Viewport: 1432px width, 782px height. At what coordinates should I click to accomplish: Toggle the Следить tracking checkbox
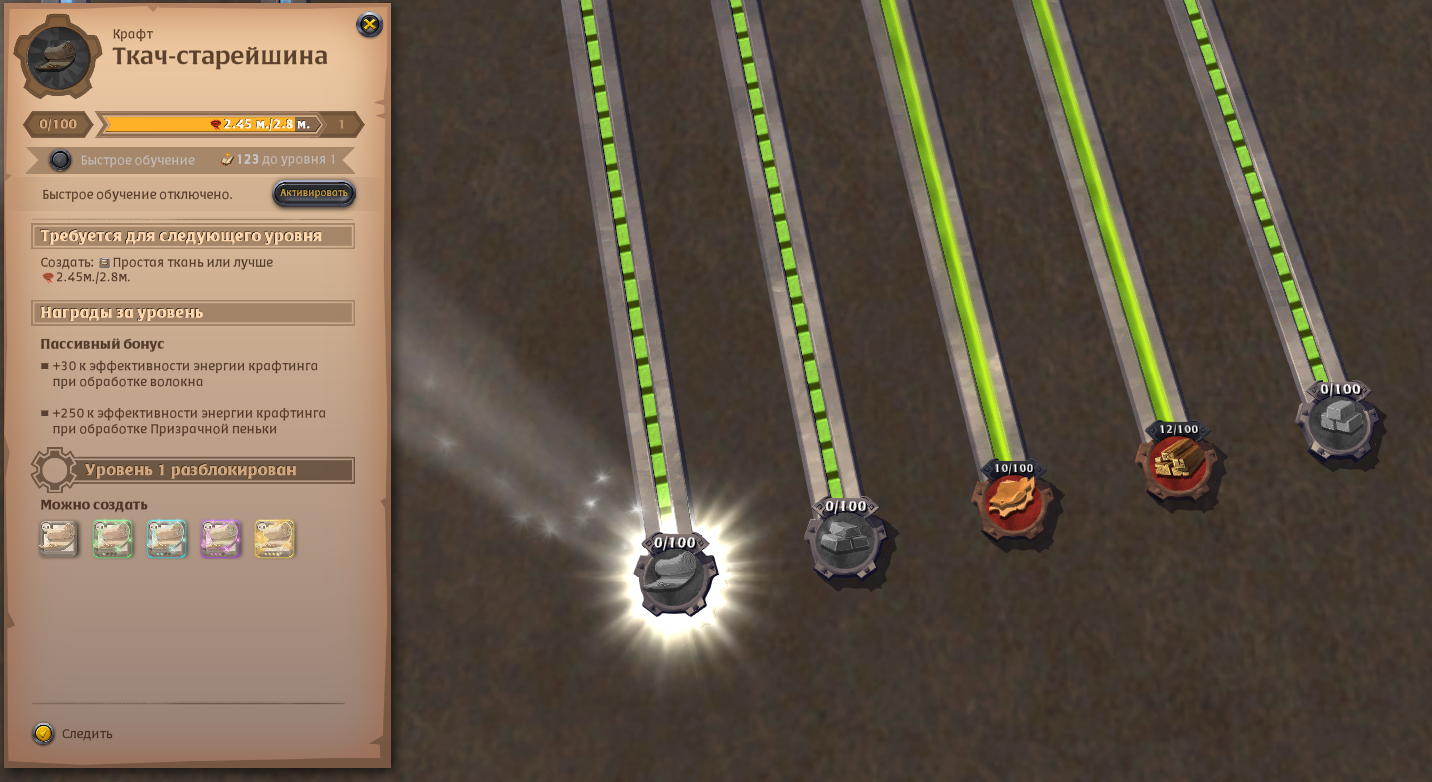43,733
